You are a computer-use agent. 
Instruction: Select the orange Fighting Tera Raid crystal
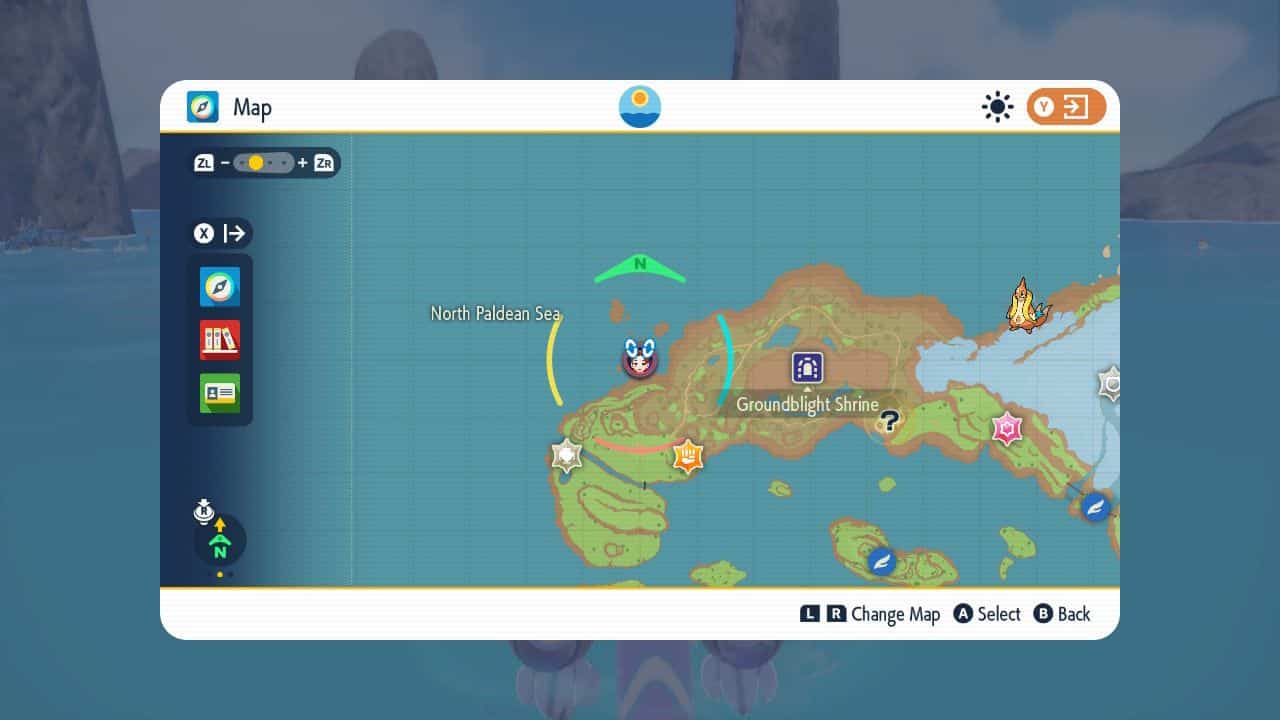[687, 456]
